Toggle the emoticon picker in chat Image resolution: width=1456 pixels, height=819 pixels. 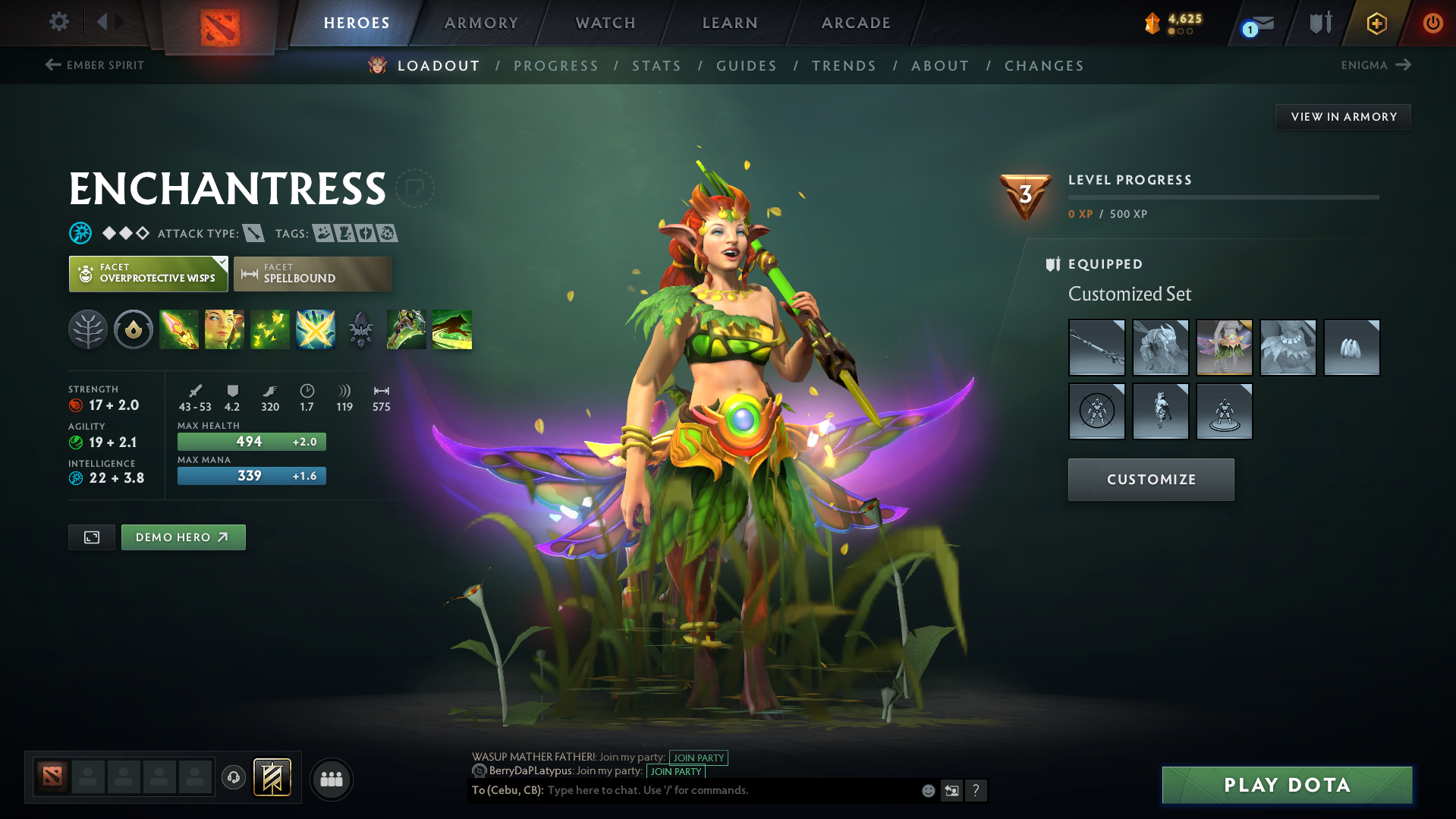coord(927,790)
